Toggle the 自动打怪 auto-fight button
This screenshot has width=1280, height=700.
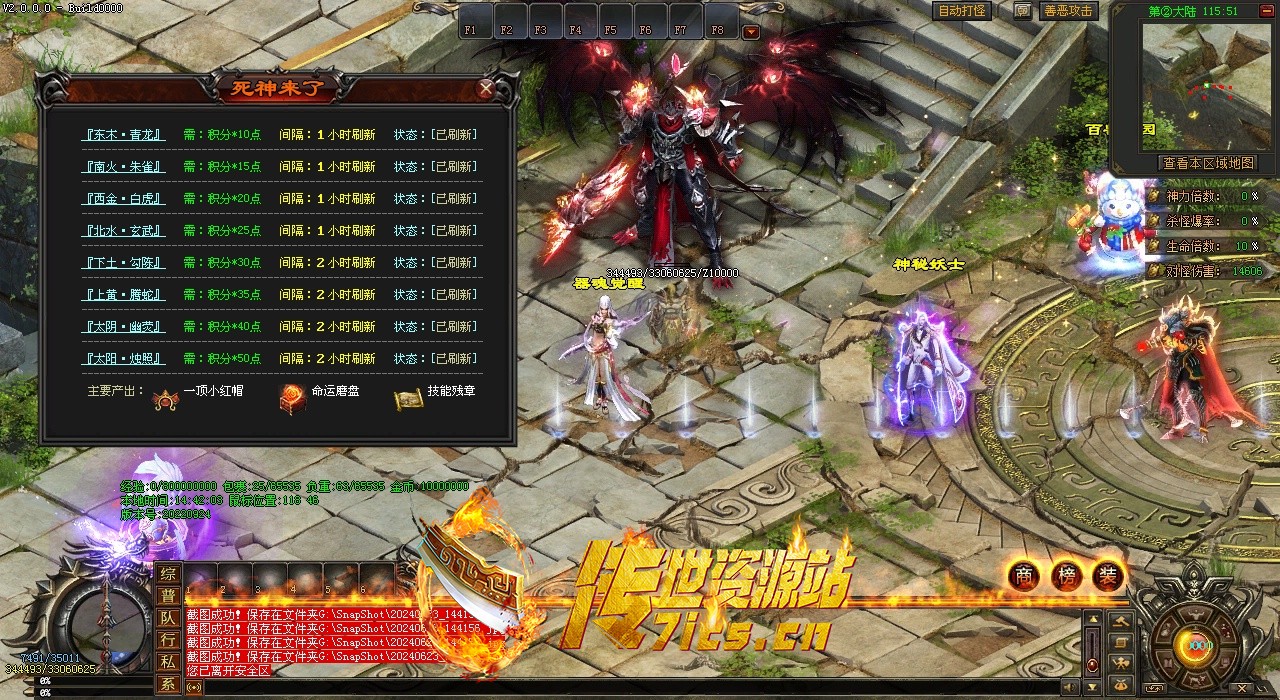pyautogui.click(x=962, y=11)
